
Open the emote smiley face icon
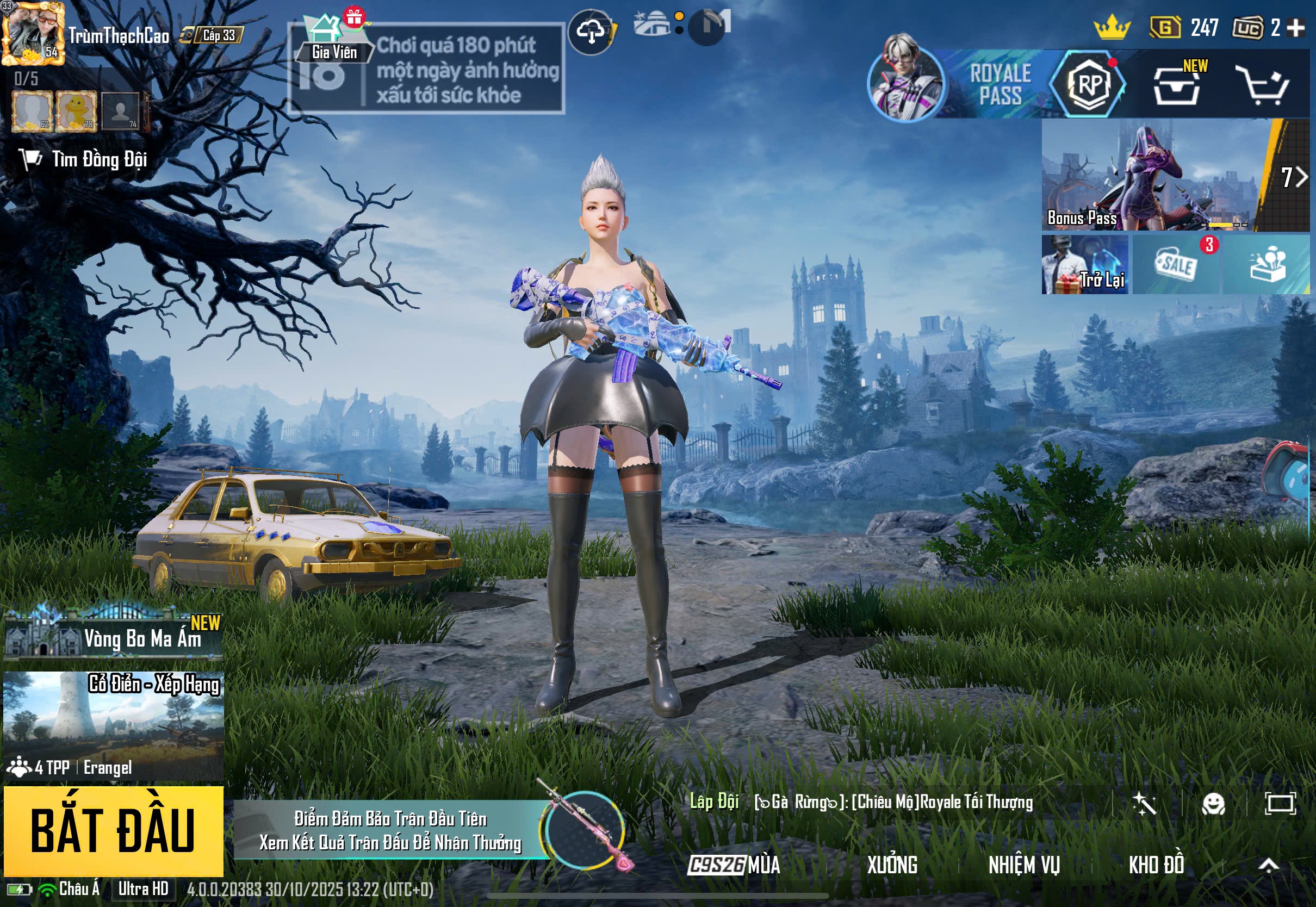point(1213,804)
